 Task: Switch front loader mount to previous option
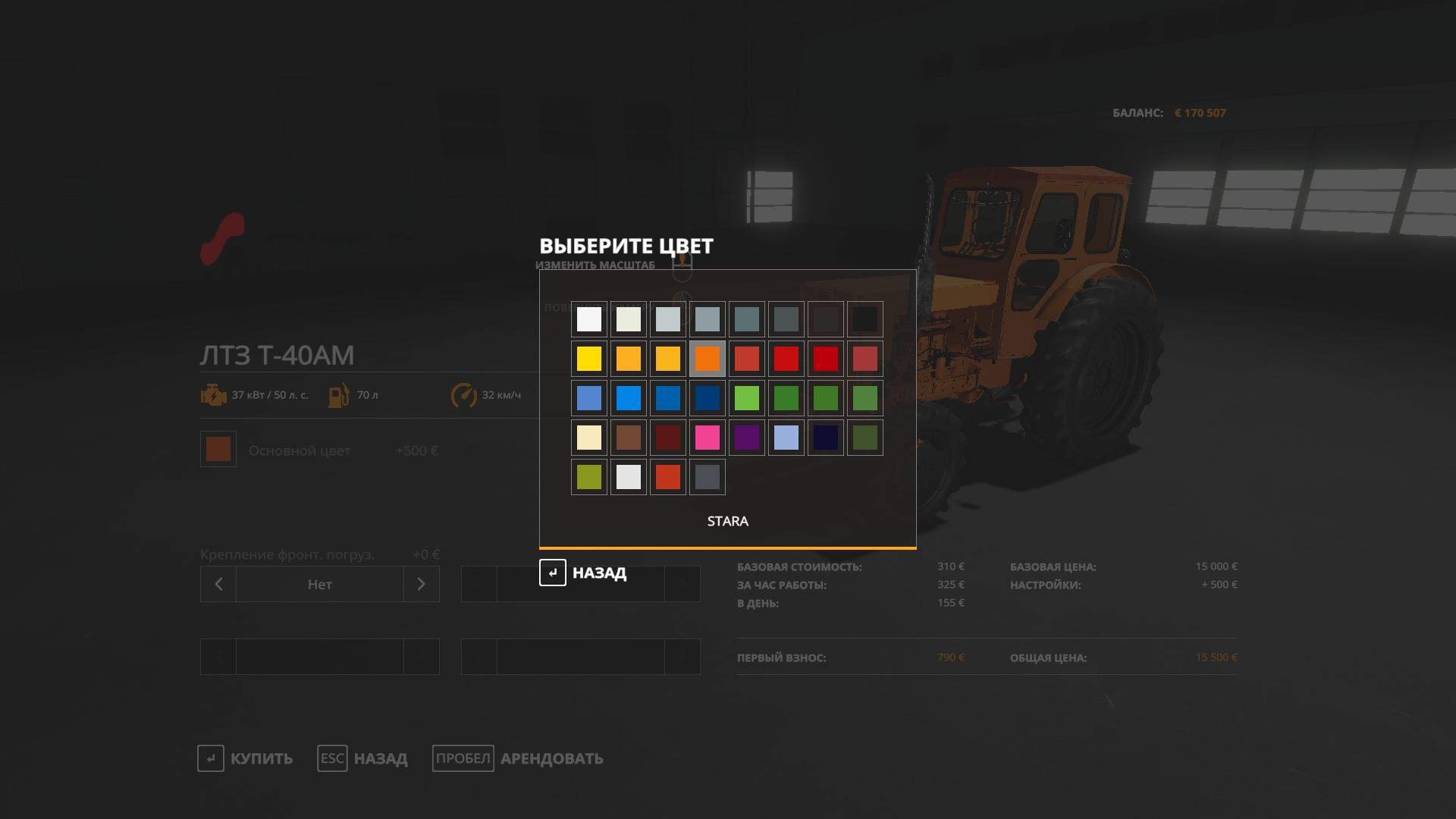[218, 584]
